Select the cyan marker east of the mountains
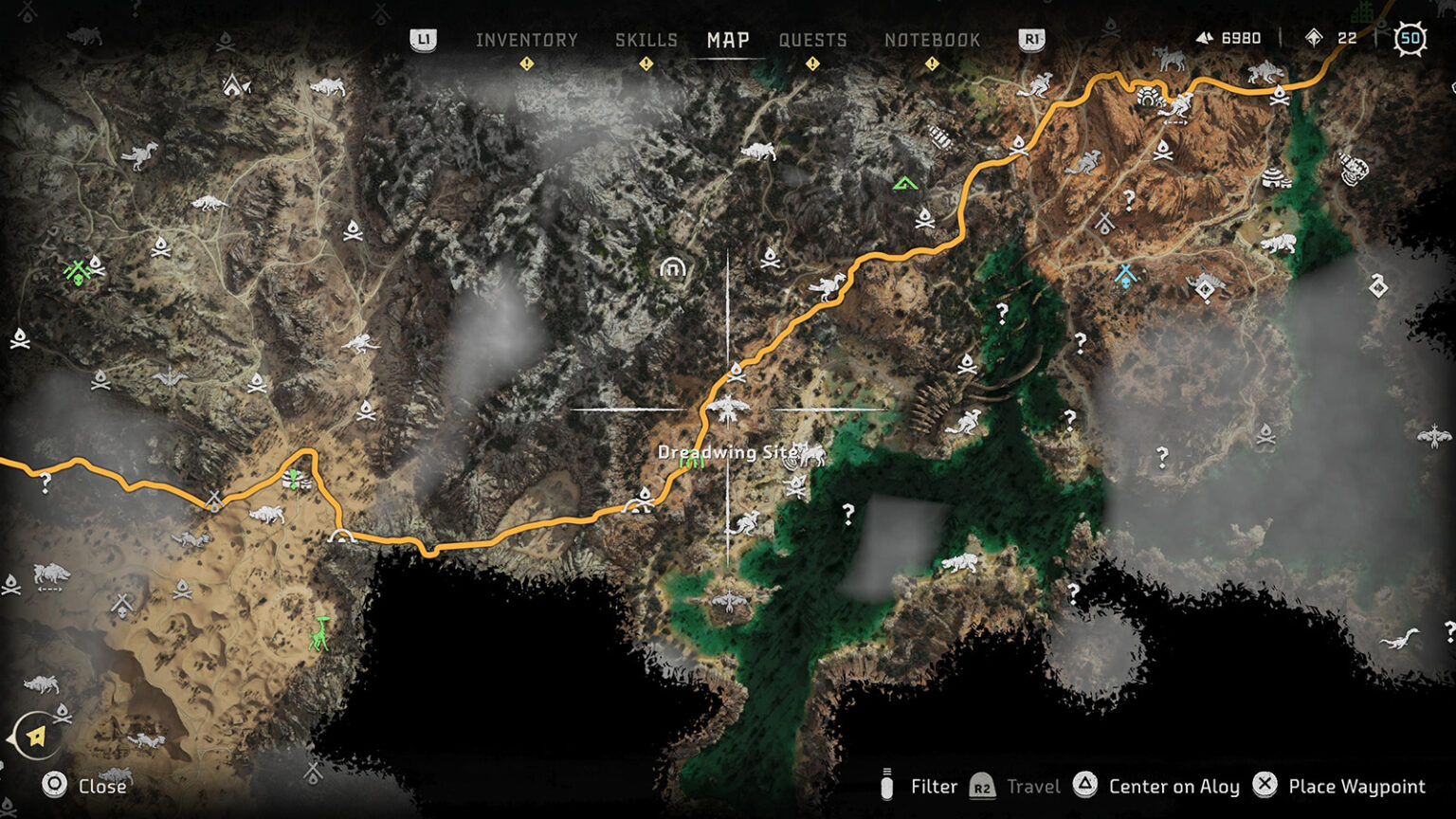 1125,279
